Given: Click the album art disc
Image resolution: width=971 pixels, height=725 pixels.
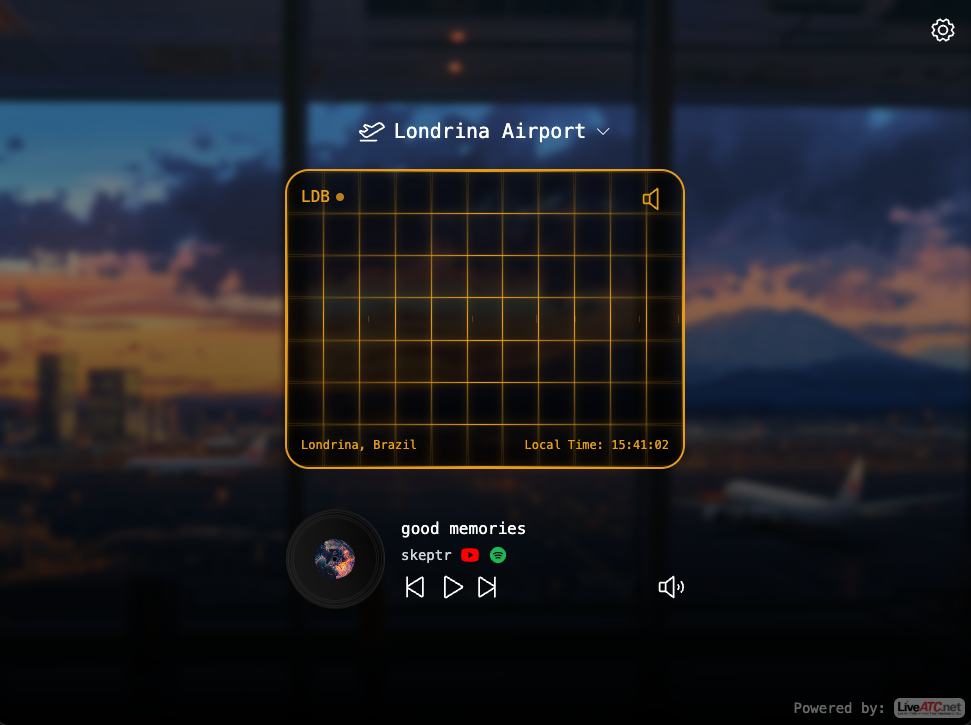Looking at the screenshot, I should [335, 559].
